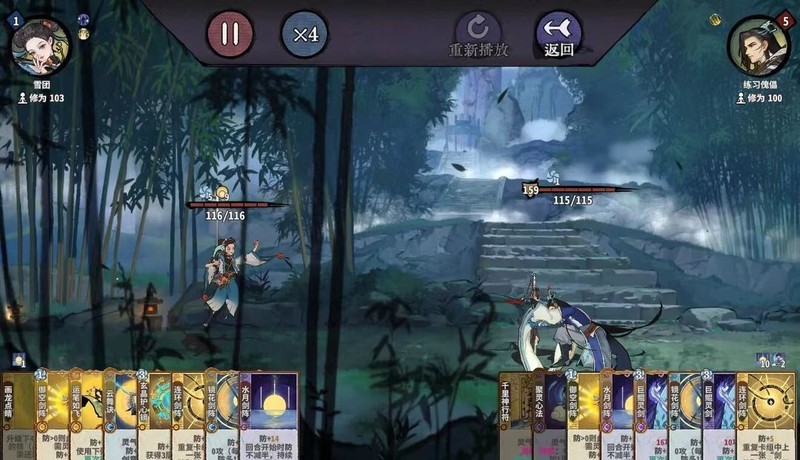Inspect the 练习傀儡 opponent portrait
This screenshot has height=460, width=800.
pos(757,46)
